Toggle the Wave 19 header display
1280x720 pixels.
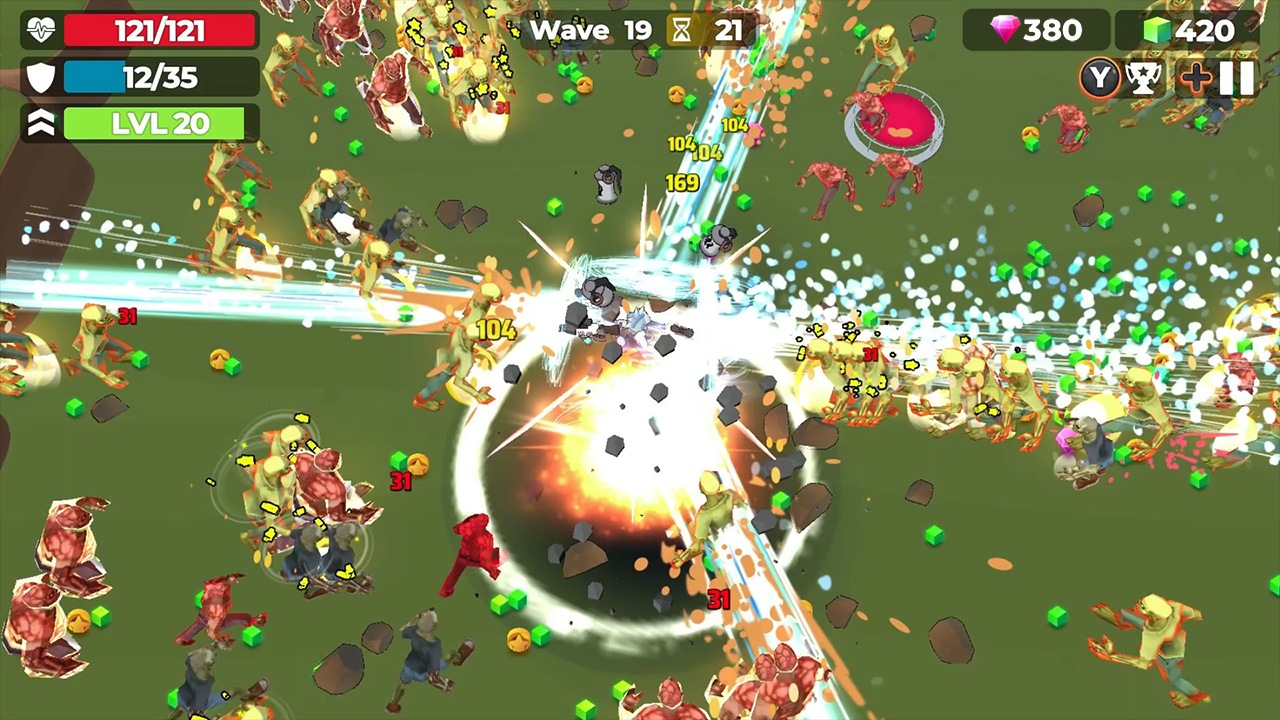(590, 30)
